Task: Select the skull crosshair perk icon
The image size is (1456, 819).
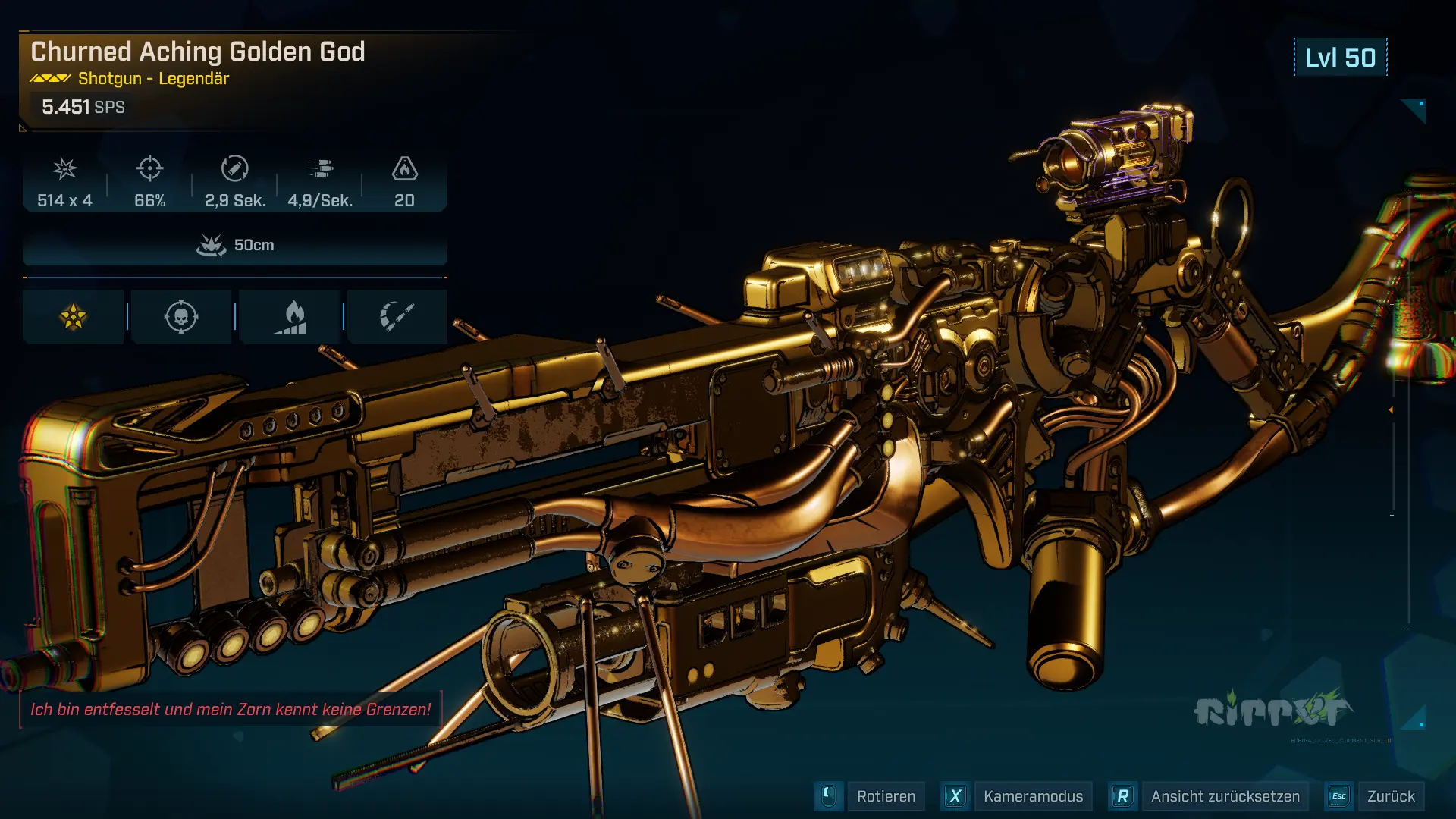Action: pos(181,317)
